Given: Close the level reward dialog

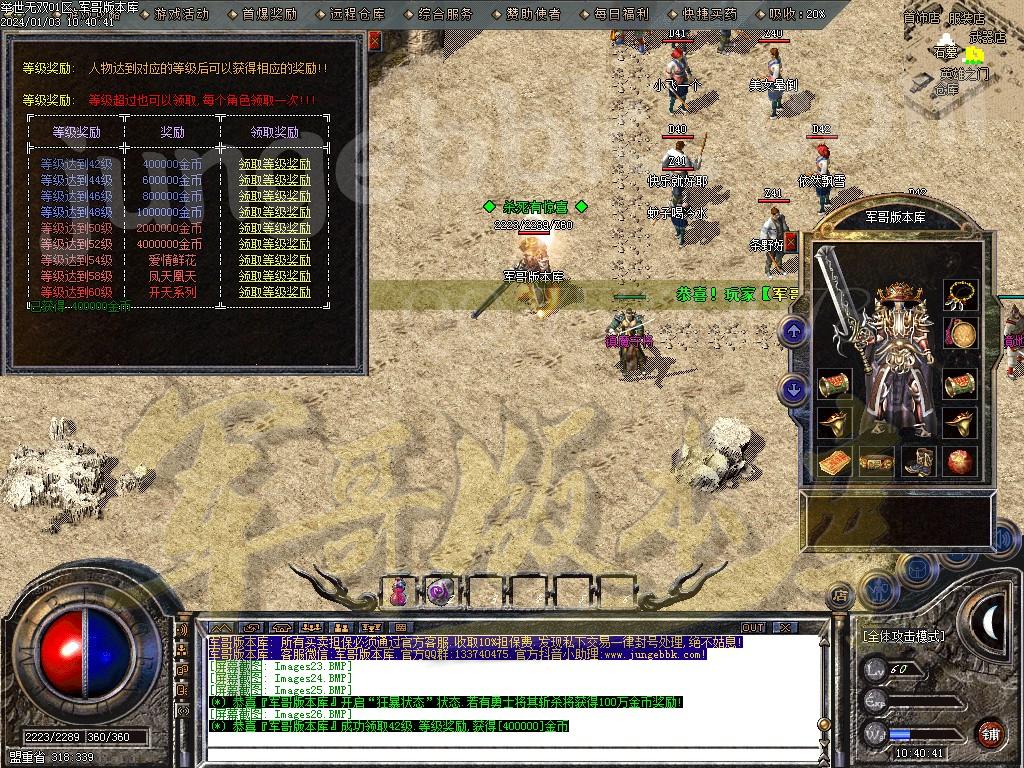Looking at the screenshot, I should [x=375, y=41].
